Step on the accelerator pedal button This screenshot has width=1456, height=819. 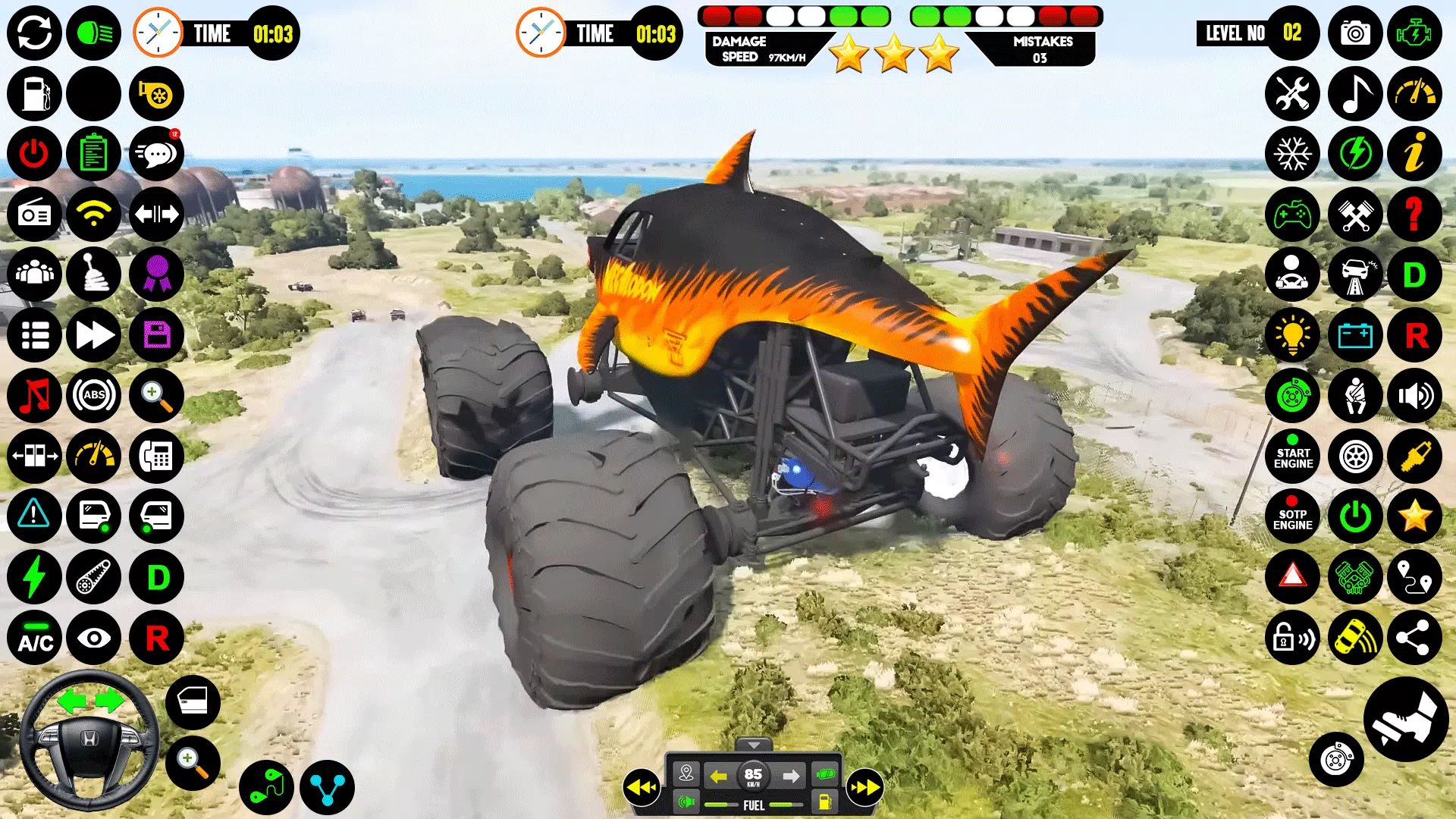click(1405, 720)
